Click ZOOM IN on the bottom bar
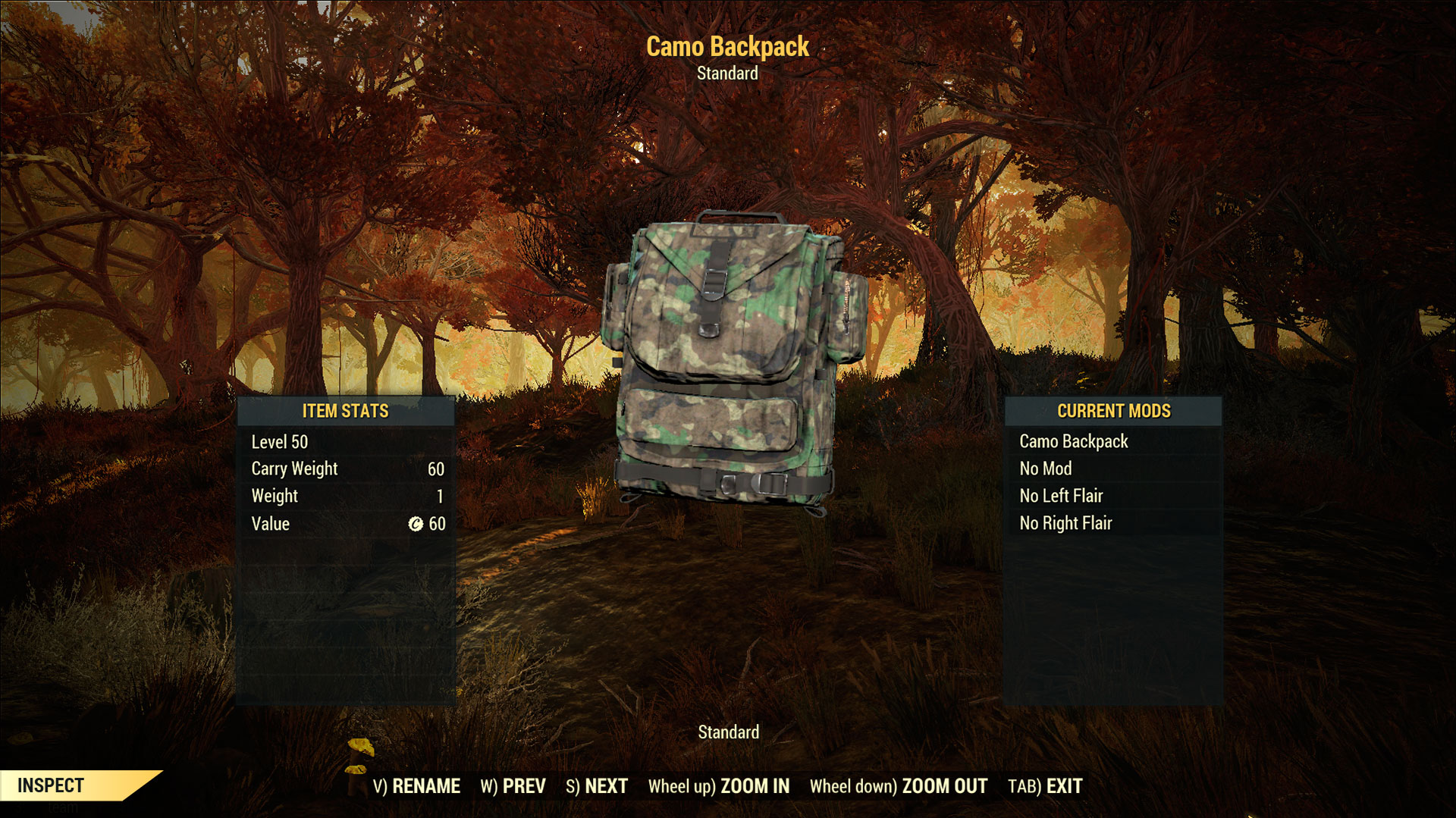 [755, 787]
